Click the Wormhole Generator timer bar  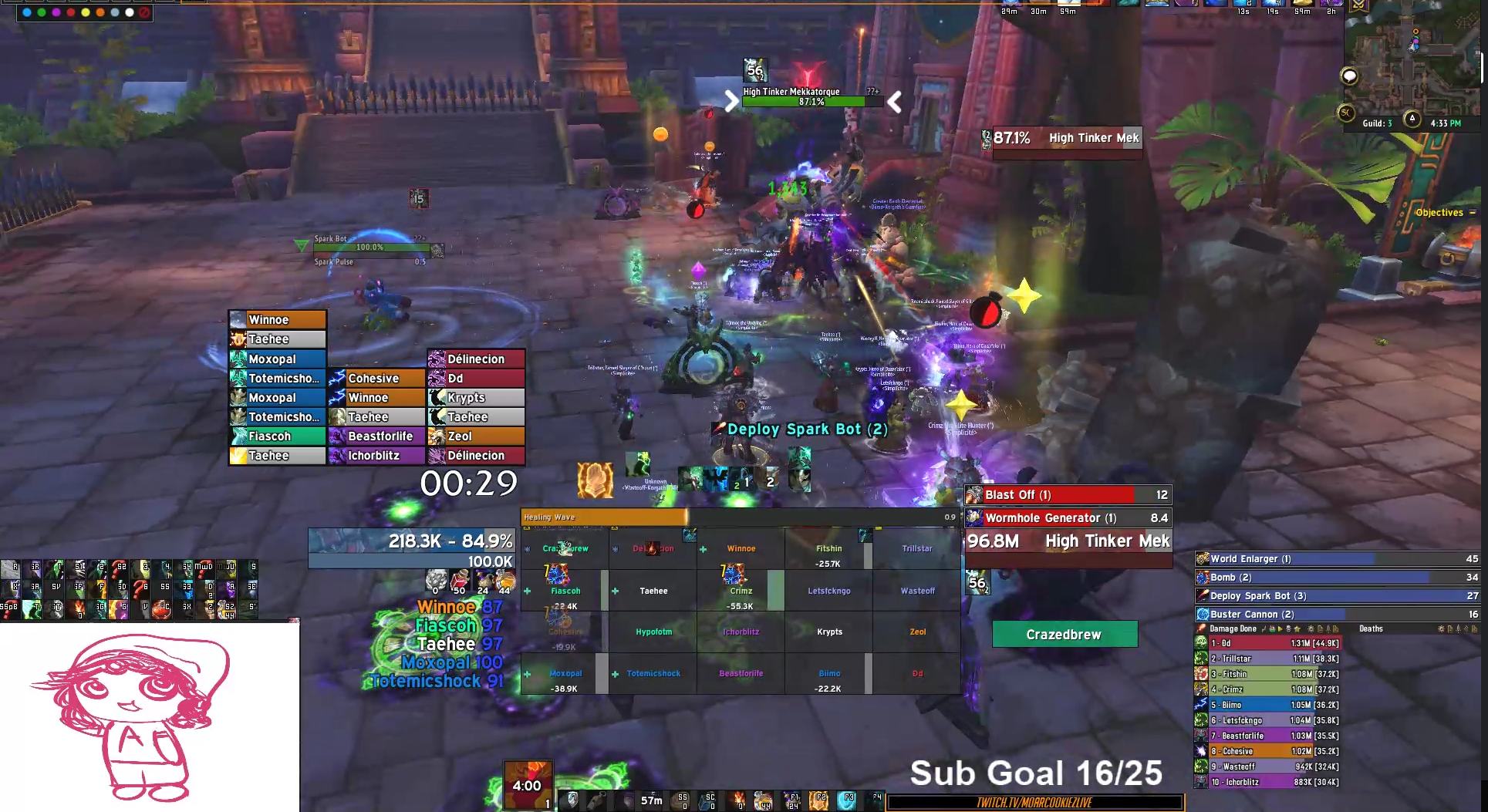1068,518
